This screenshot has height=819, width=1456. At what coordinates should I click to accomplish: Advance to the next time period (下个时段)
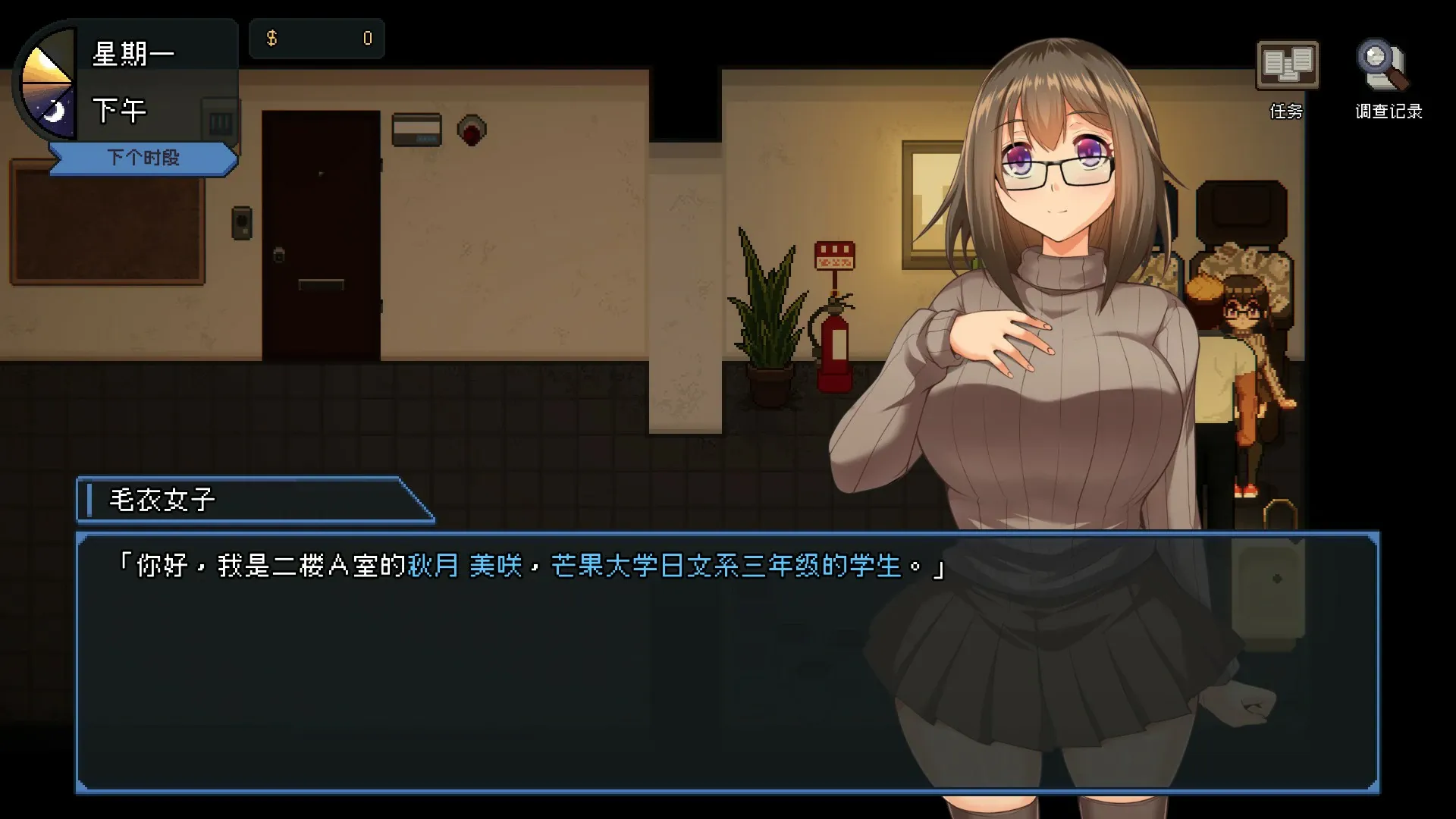pyautogui.click(x=143, y=158)
